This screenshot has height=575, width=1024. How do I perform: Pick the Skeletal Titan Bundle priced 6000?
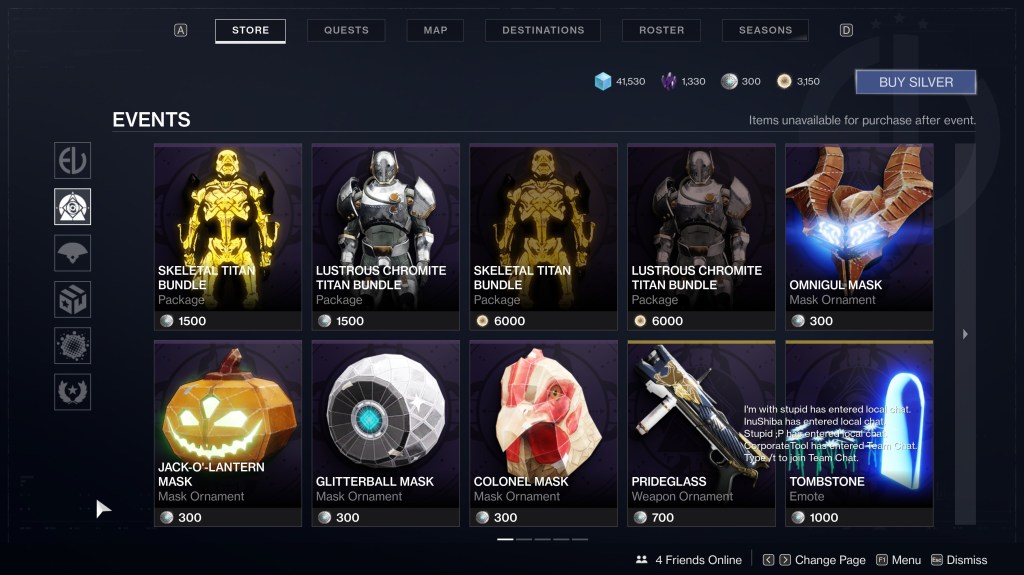[544, 236]
